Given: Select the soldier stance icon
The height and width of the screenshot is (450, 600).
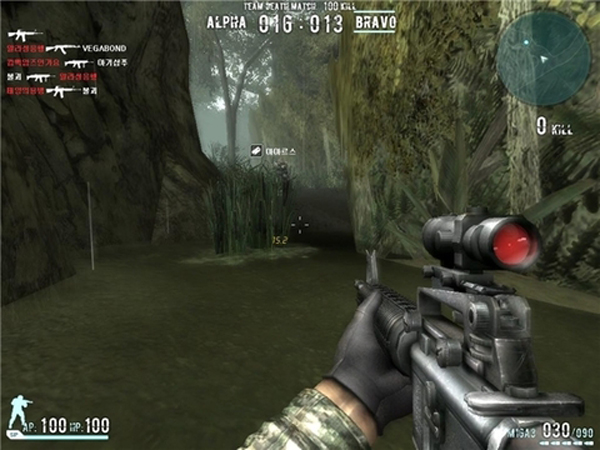Looking at the screenshot, I should point(20,414).
